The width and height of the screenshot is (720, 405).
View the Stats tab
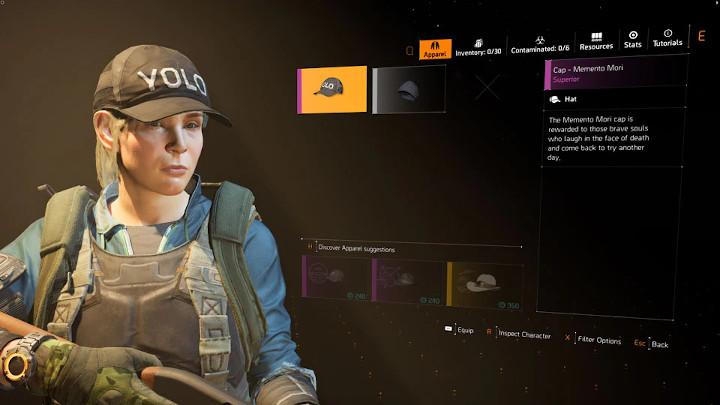[632, 39]
